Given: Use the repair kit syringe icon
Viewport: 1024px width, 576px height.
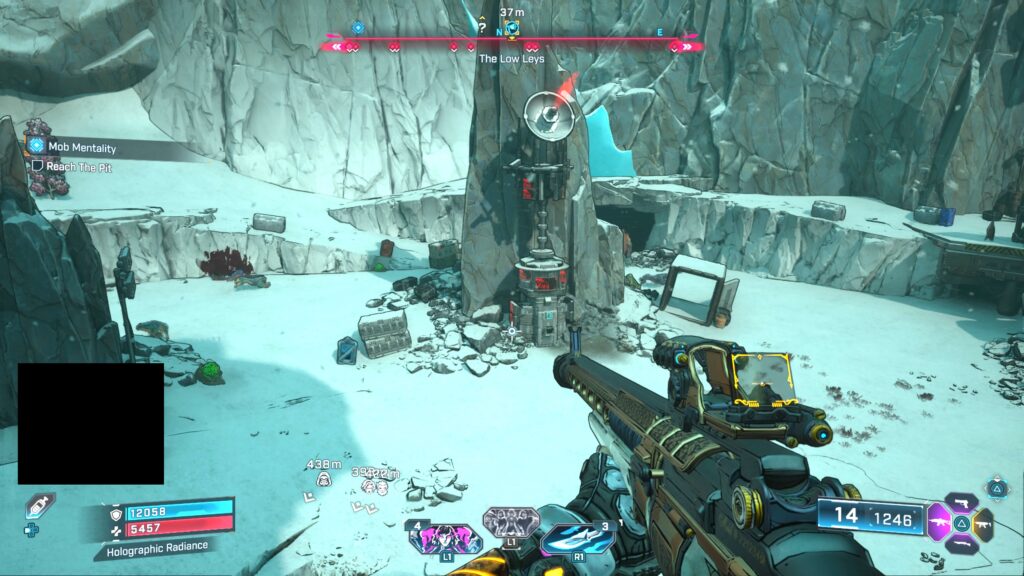Looking at the screenshot, I should click(40, 506).
